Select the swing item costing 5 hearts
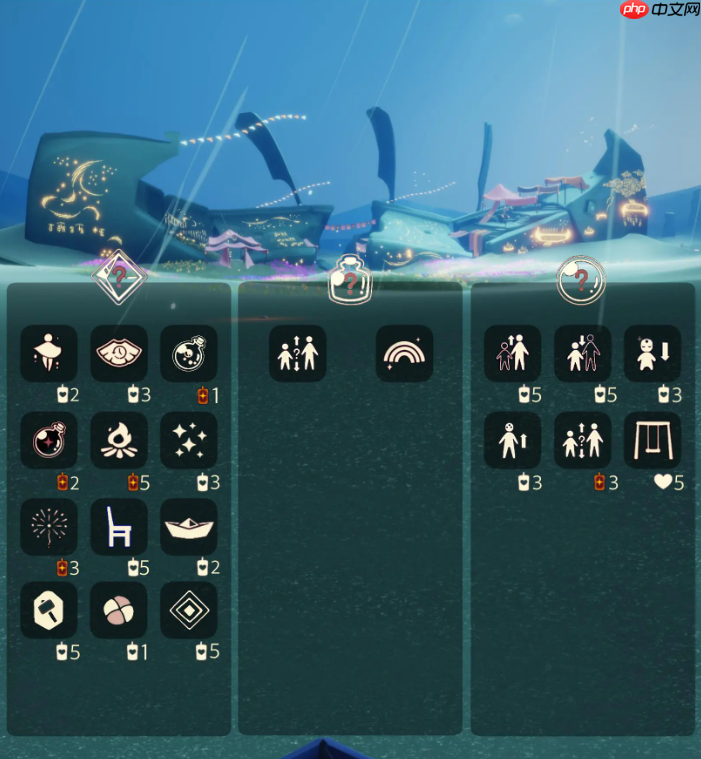Viewport: 701px width, 759px height. tap(652, 440)
